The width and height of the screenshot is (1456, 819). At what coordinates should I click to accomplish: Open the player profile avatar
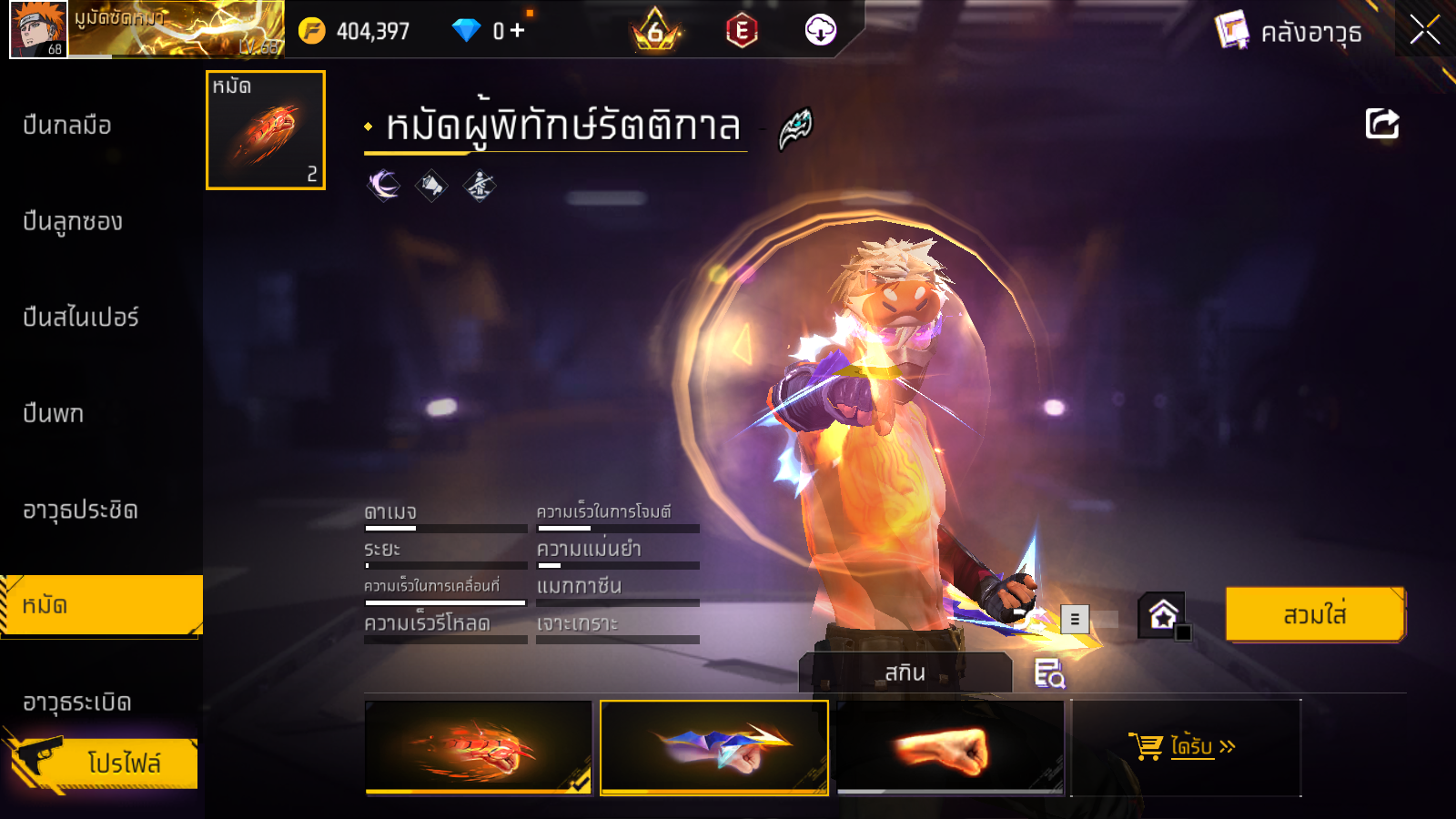(x=38, y=29)
